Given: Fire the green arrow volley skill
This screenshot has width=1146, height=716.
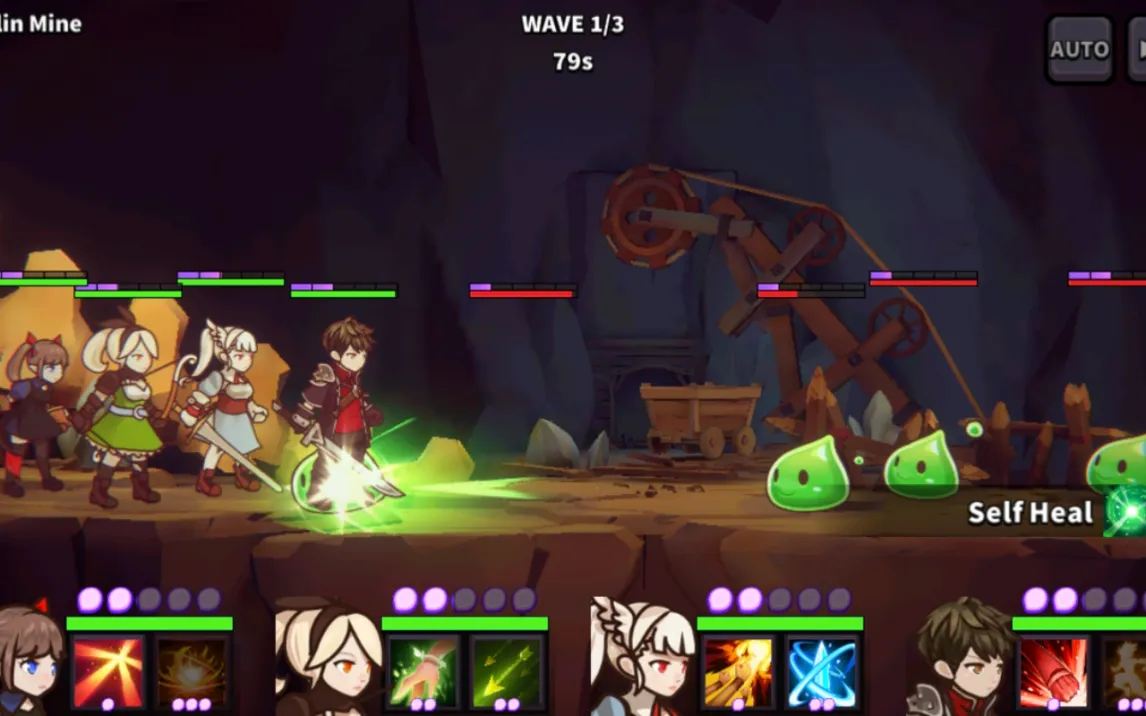Looking at the screenshot, I should click(x=507, y=672).
